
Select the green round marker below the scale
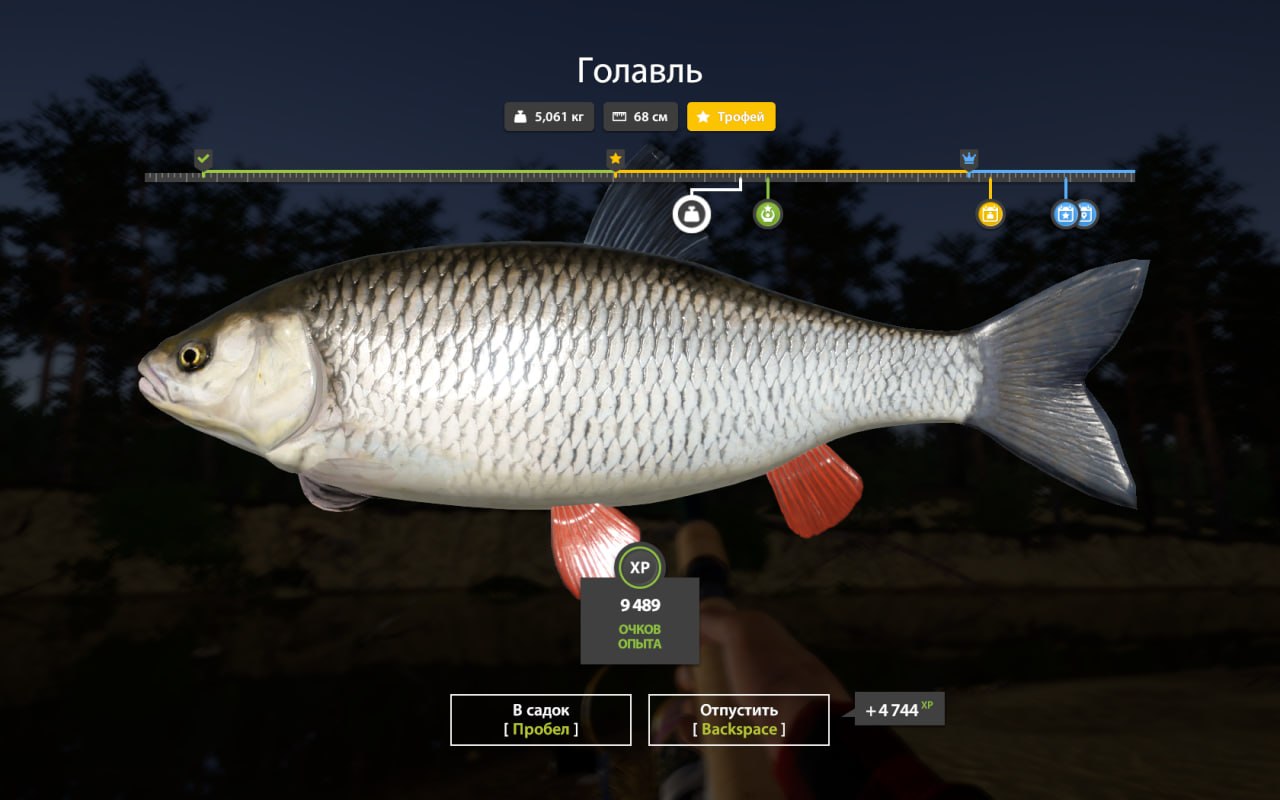(x=767, y=214)
